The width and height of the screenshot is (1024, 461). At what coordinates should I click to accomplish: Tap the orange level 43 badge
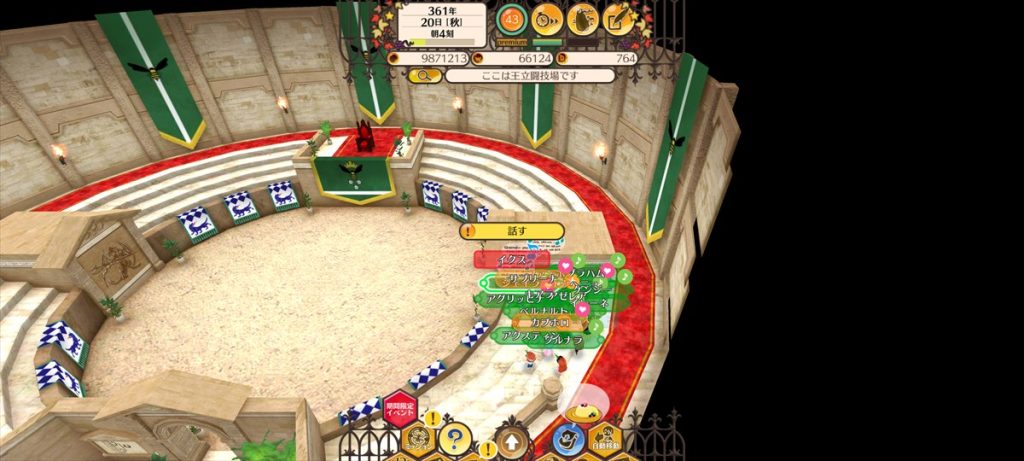[x=512, y=18]
